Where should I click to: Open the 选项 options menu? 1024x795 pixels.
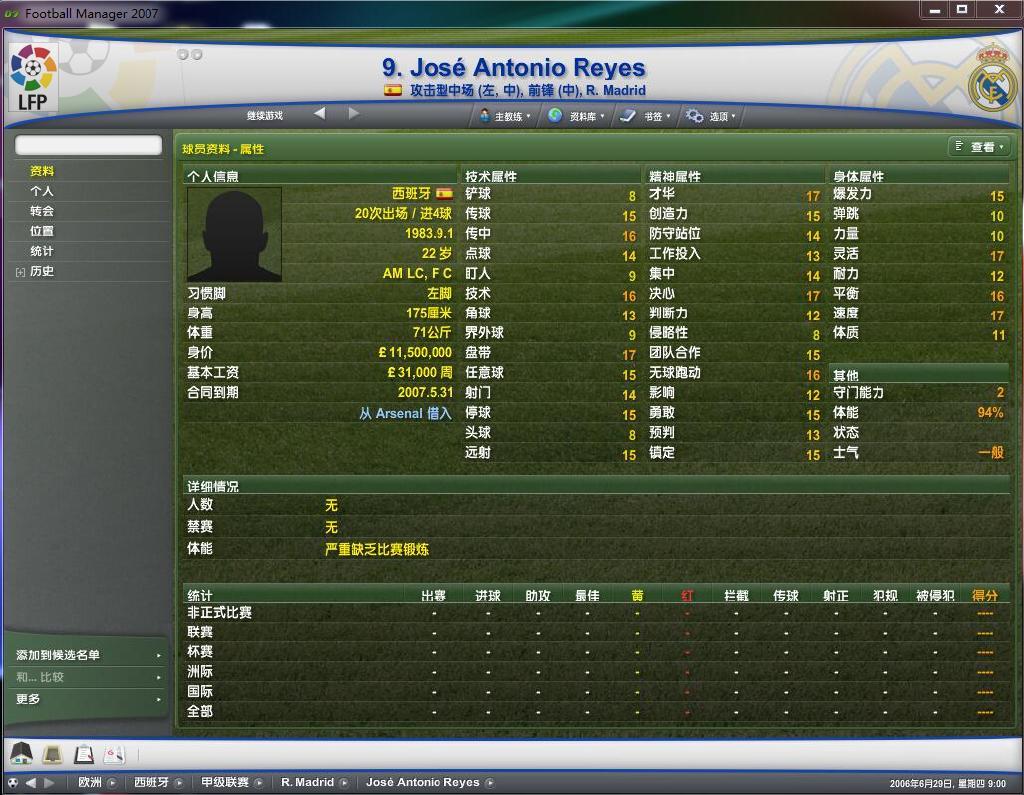pos(711,116)
